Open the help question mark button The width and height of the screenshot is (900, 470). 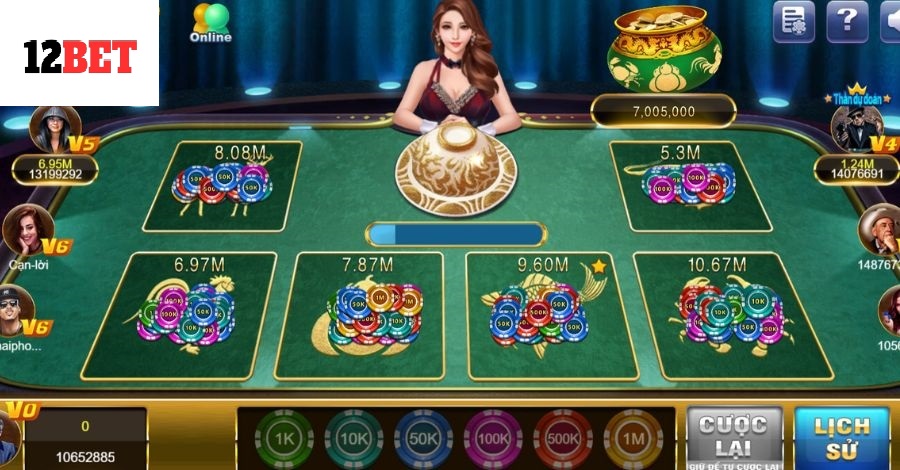pyautogui.click(x=847, y=21)
